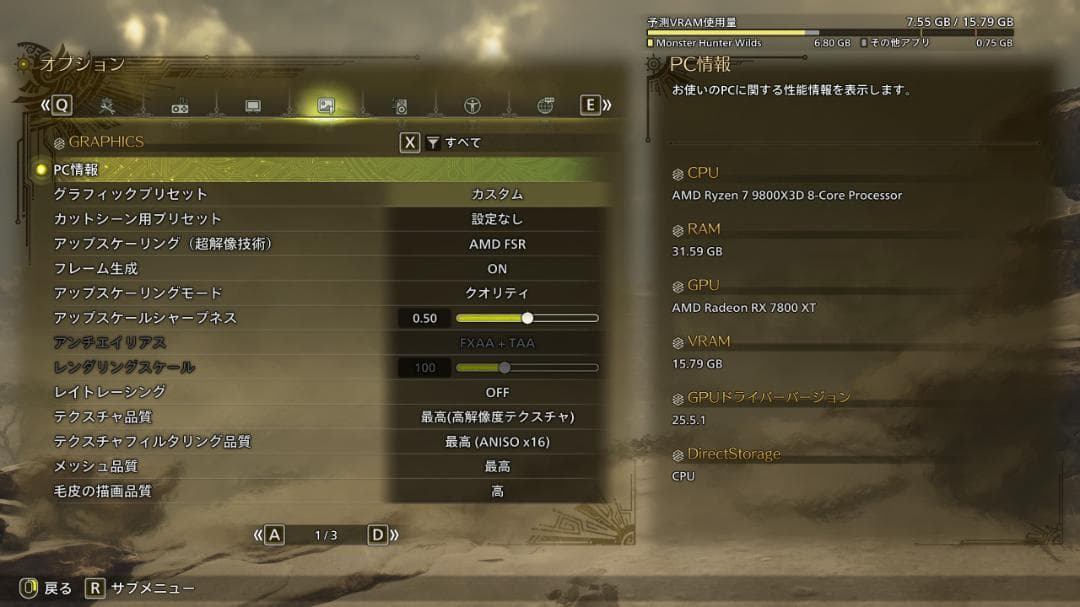Select the highlighted graphics picture tab
This screenshot has height=607, width=1080.
click(325, 105)
